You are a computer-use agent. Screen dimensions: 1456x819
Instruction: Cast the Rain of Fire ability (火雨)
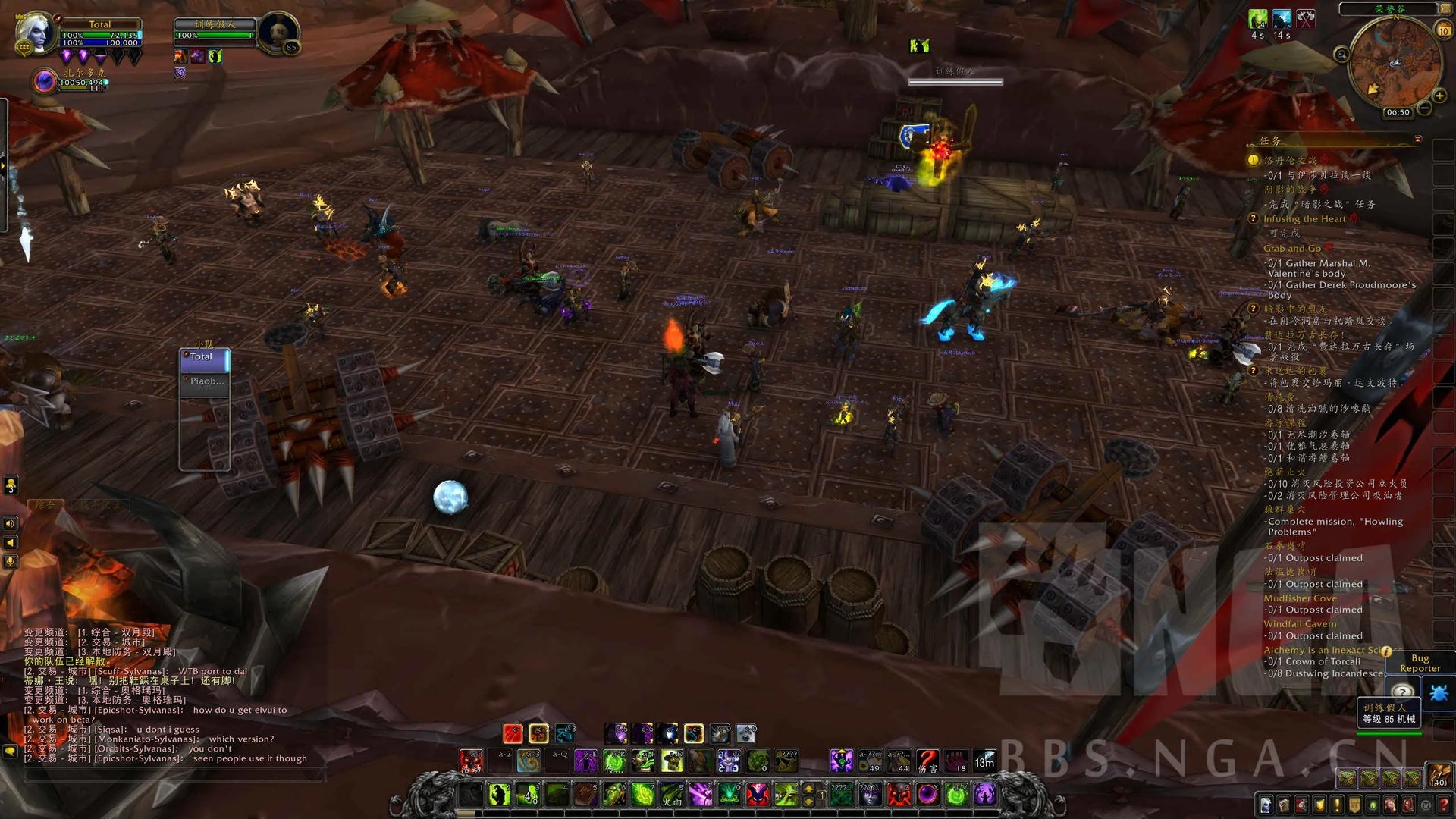(x=672, y=795)
